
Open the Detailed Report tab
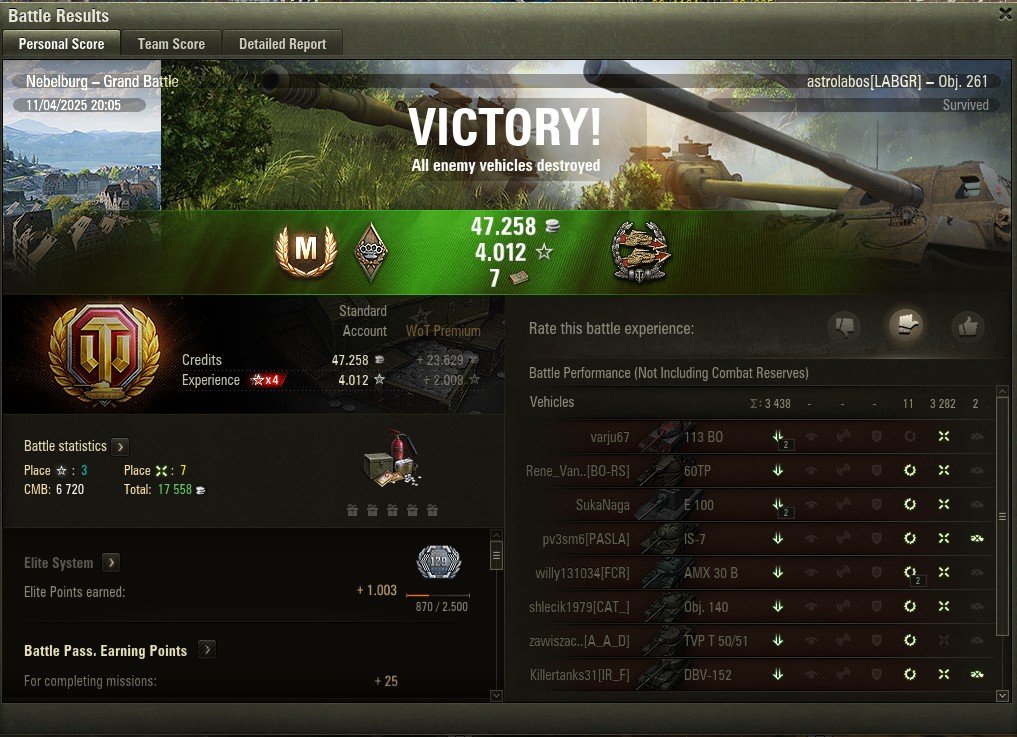click(x=282, y=44)
